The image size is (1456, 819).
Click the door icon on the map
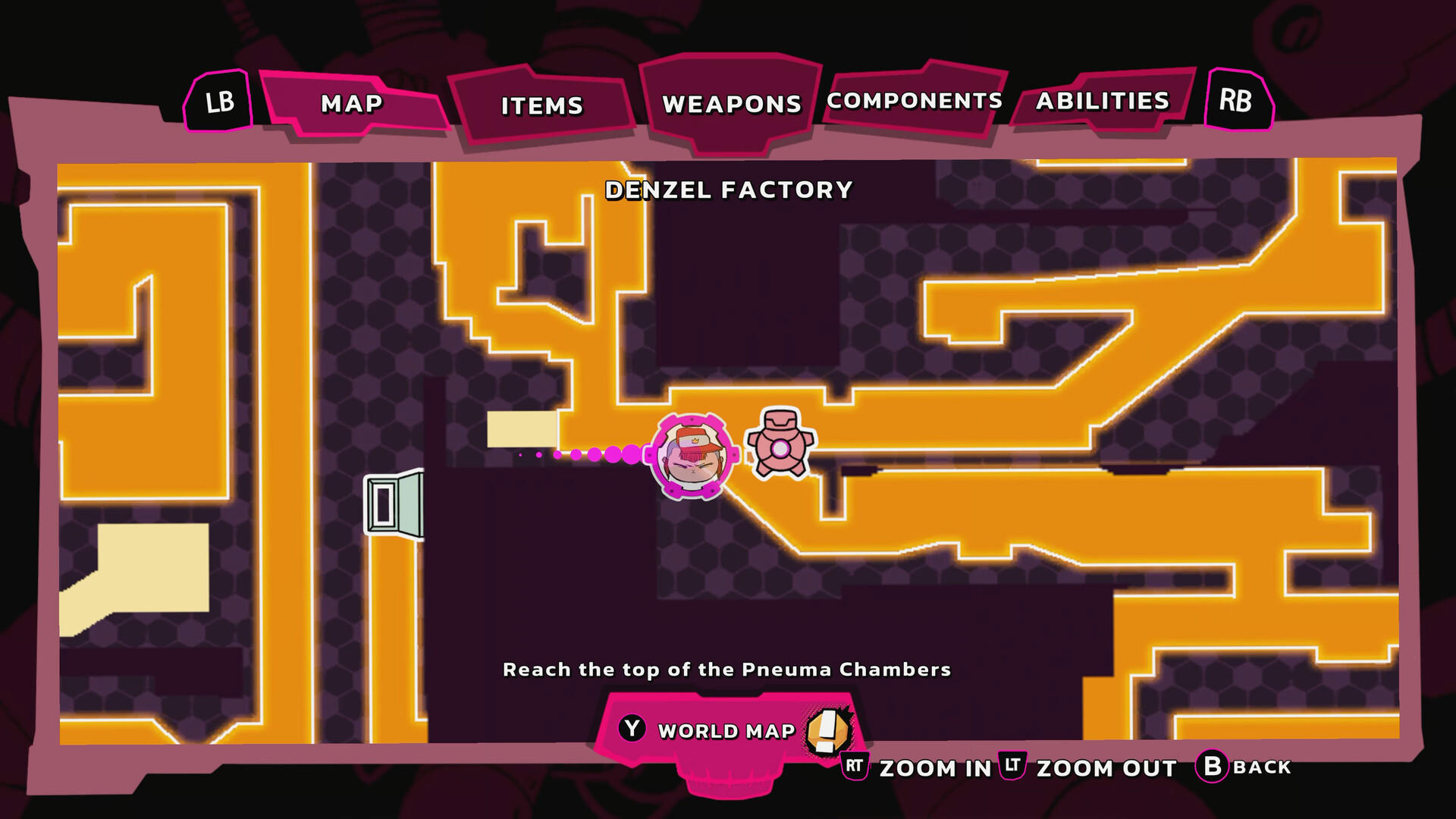click(x=394, y=504)
